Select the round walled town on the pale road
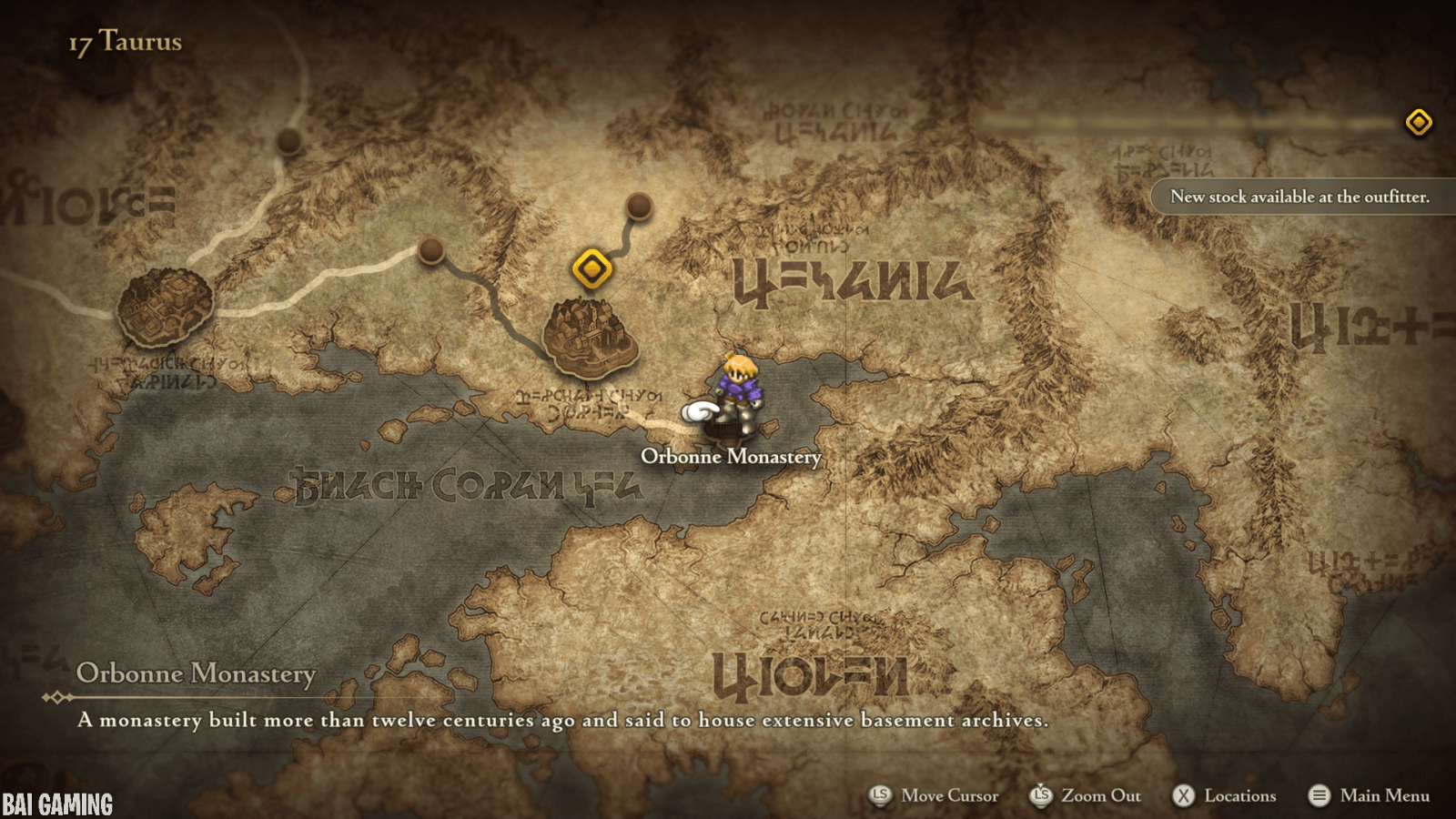 coord(165,307)
